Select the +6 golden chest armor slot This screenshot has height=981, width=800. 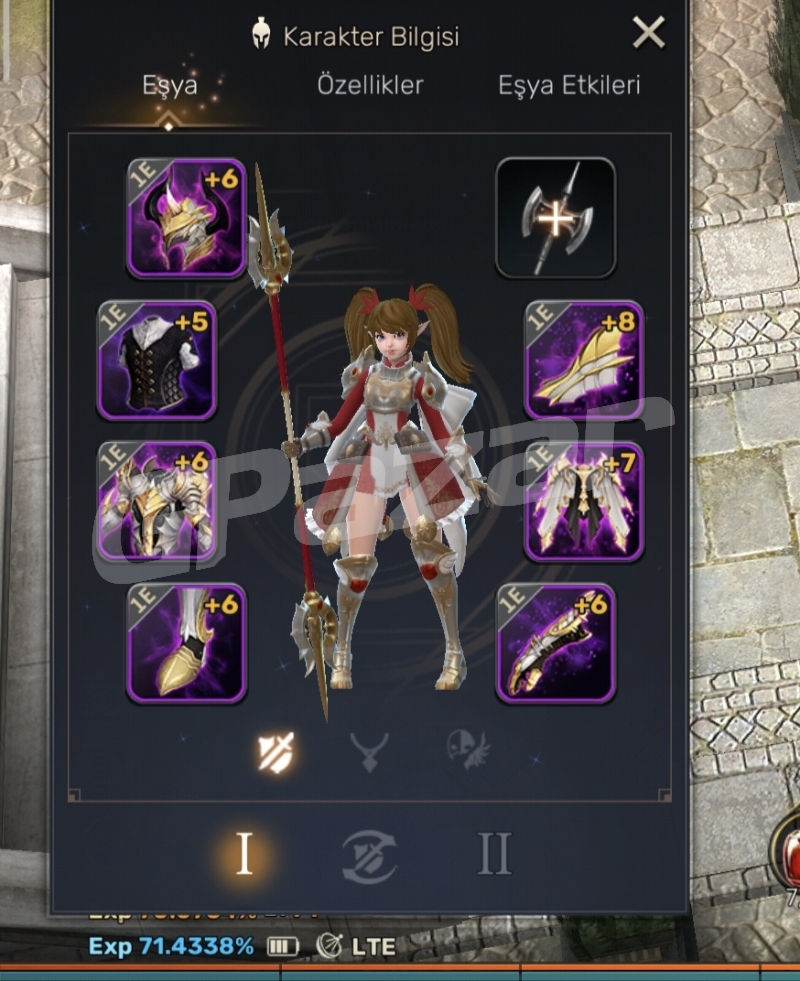click(x=157, y=502)
